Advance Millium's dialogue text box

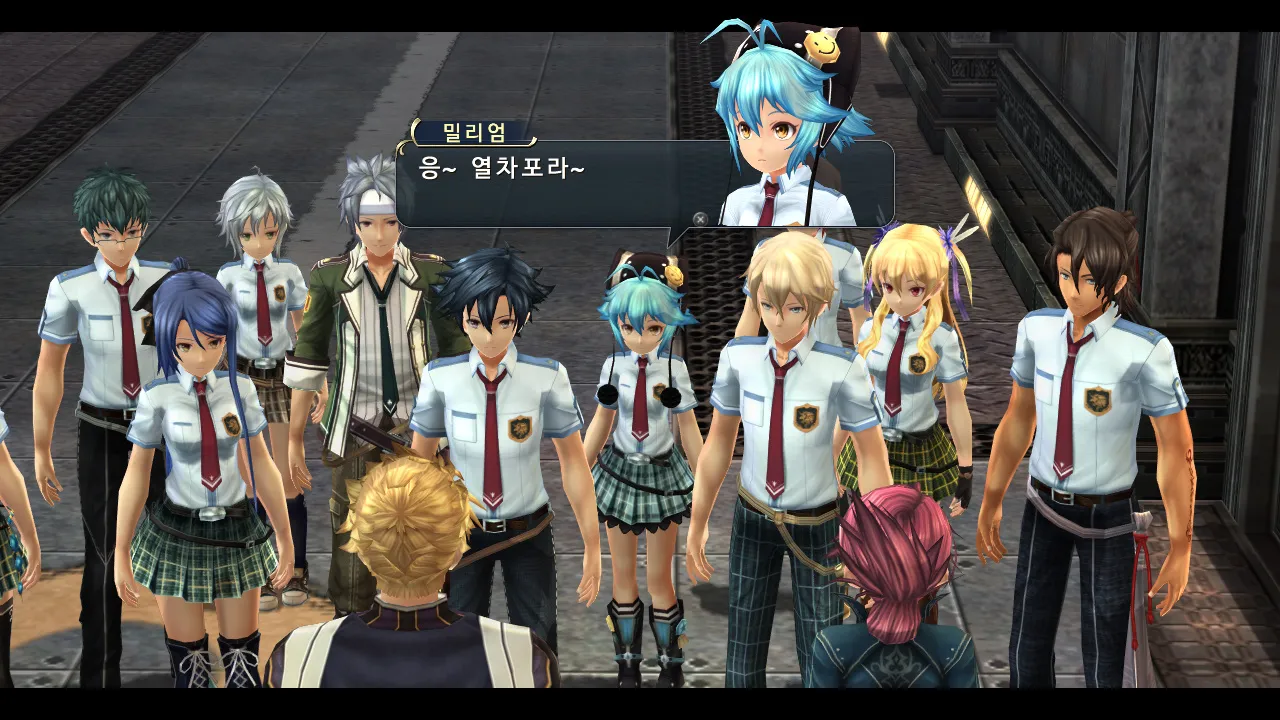(700, 218)
